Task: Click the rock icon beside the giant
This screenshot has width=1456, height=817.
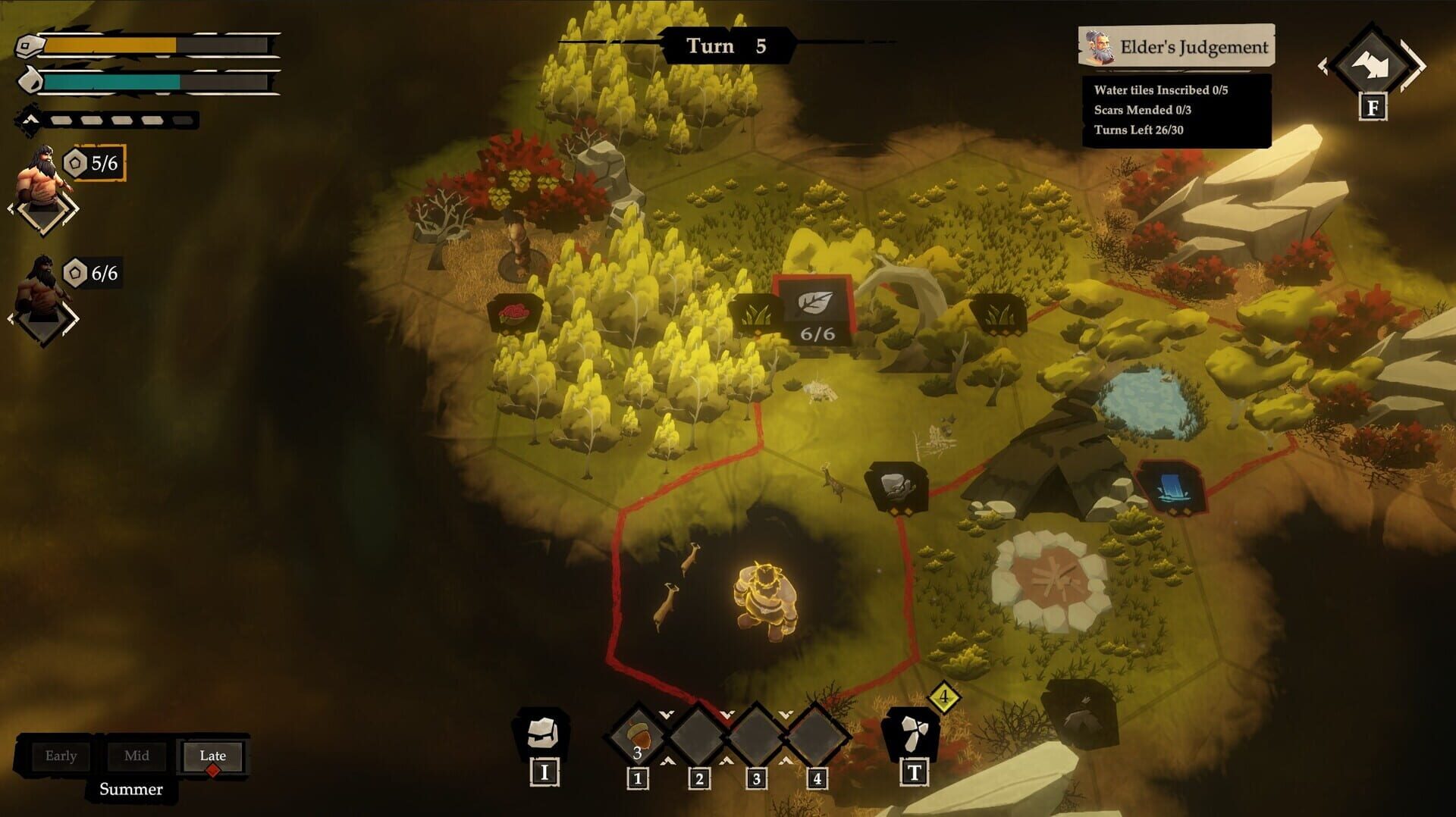Action: point(896,484)
